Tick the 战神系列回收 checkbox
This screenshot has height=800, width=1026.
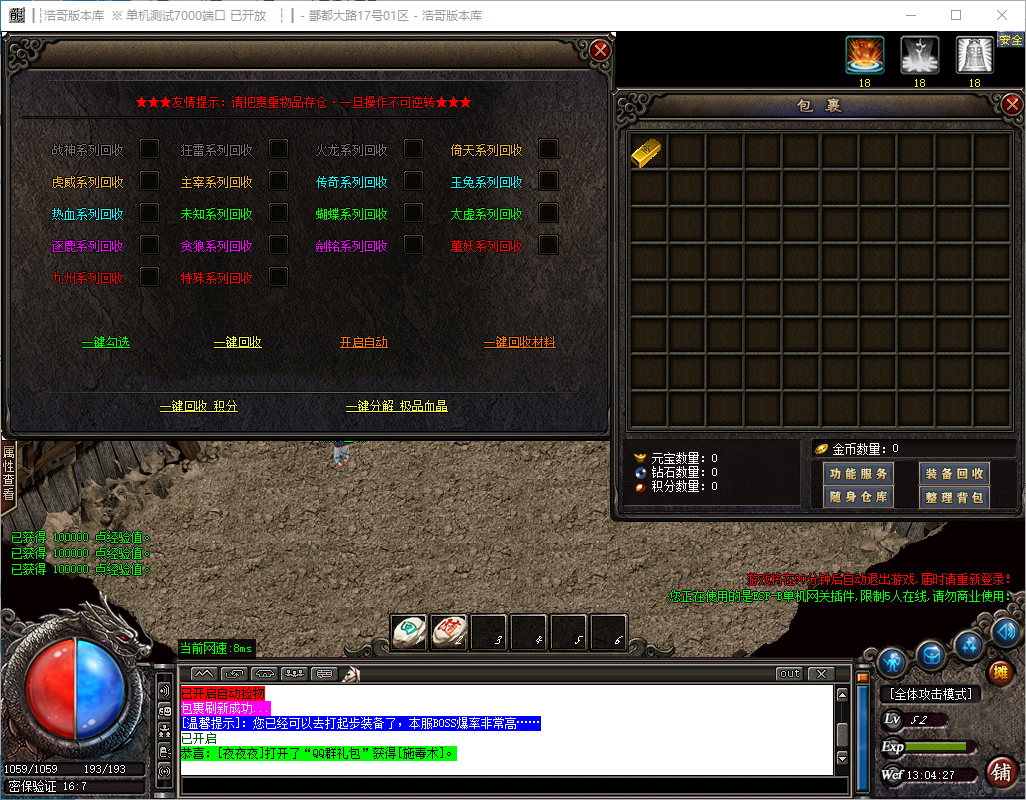[x=149, y=149]
